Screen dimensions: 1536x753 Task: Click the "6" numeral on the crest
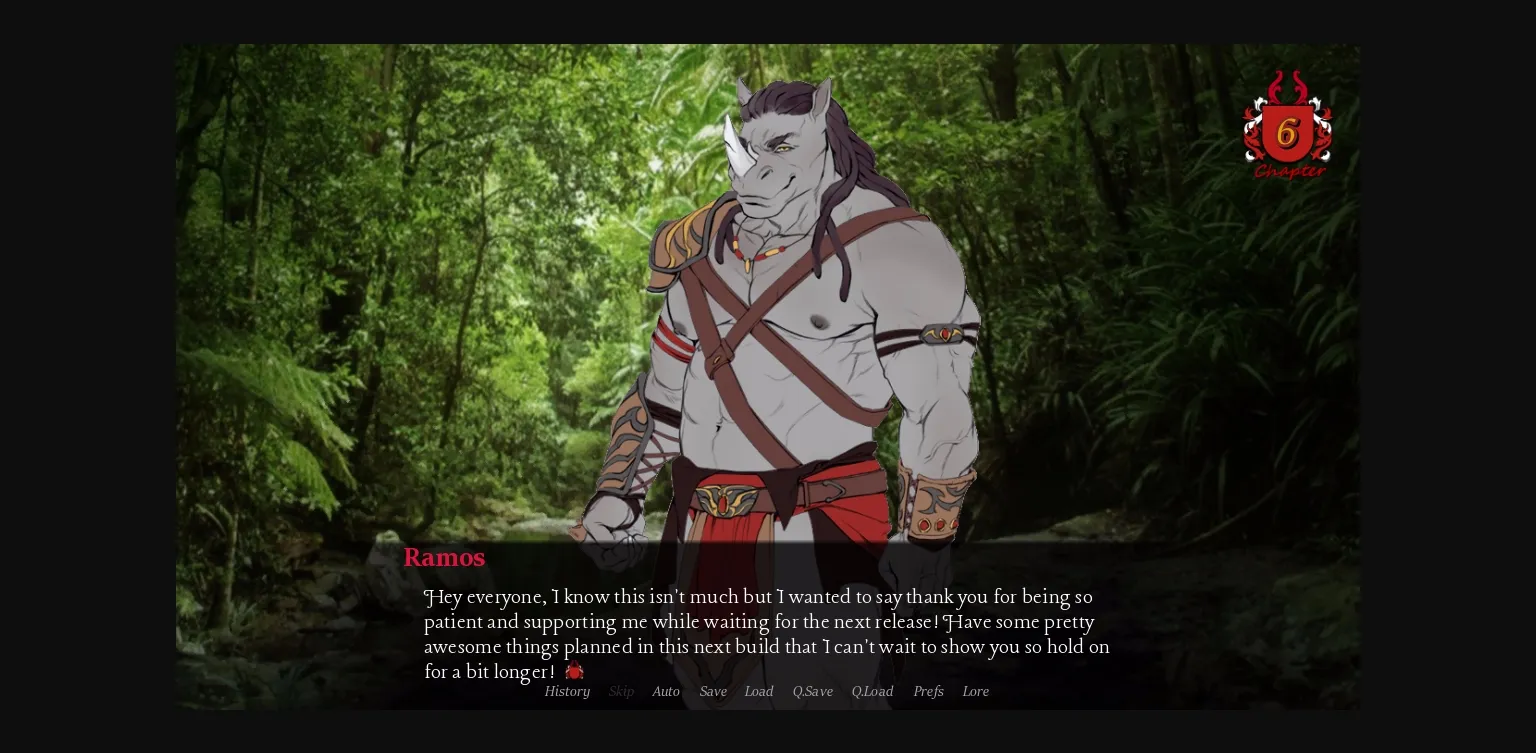click(1287, 133)
